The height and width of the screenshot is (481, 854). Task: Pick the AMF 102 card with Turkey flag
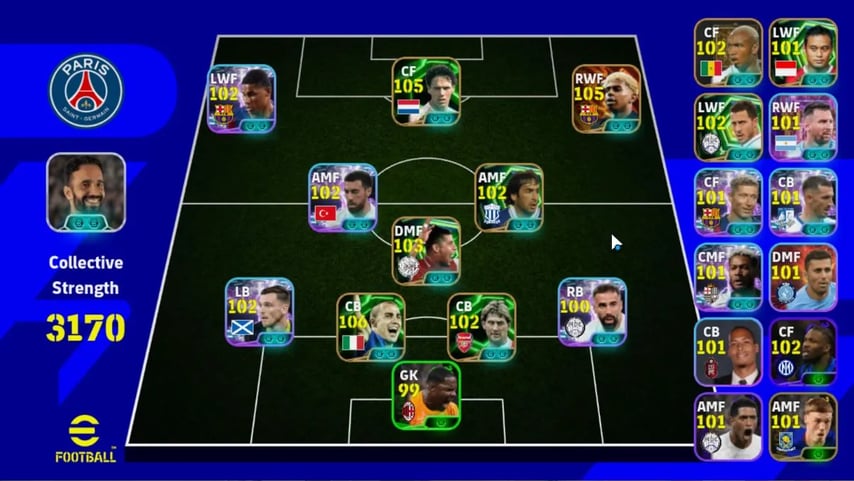(343, 198)
